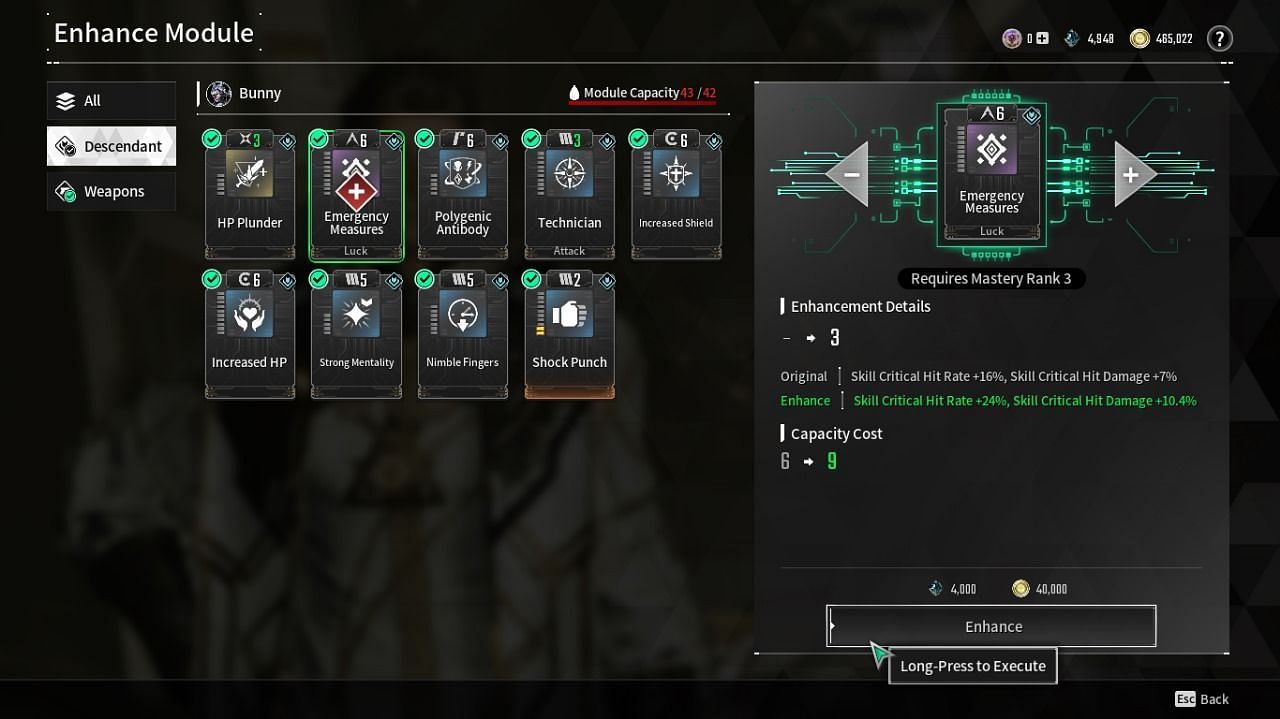Open the Weapons category tab
The width and height of the screenshot is (1280, 719).
(111, 191)
